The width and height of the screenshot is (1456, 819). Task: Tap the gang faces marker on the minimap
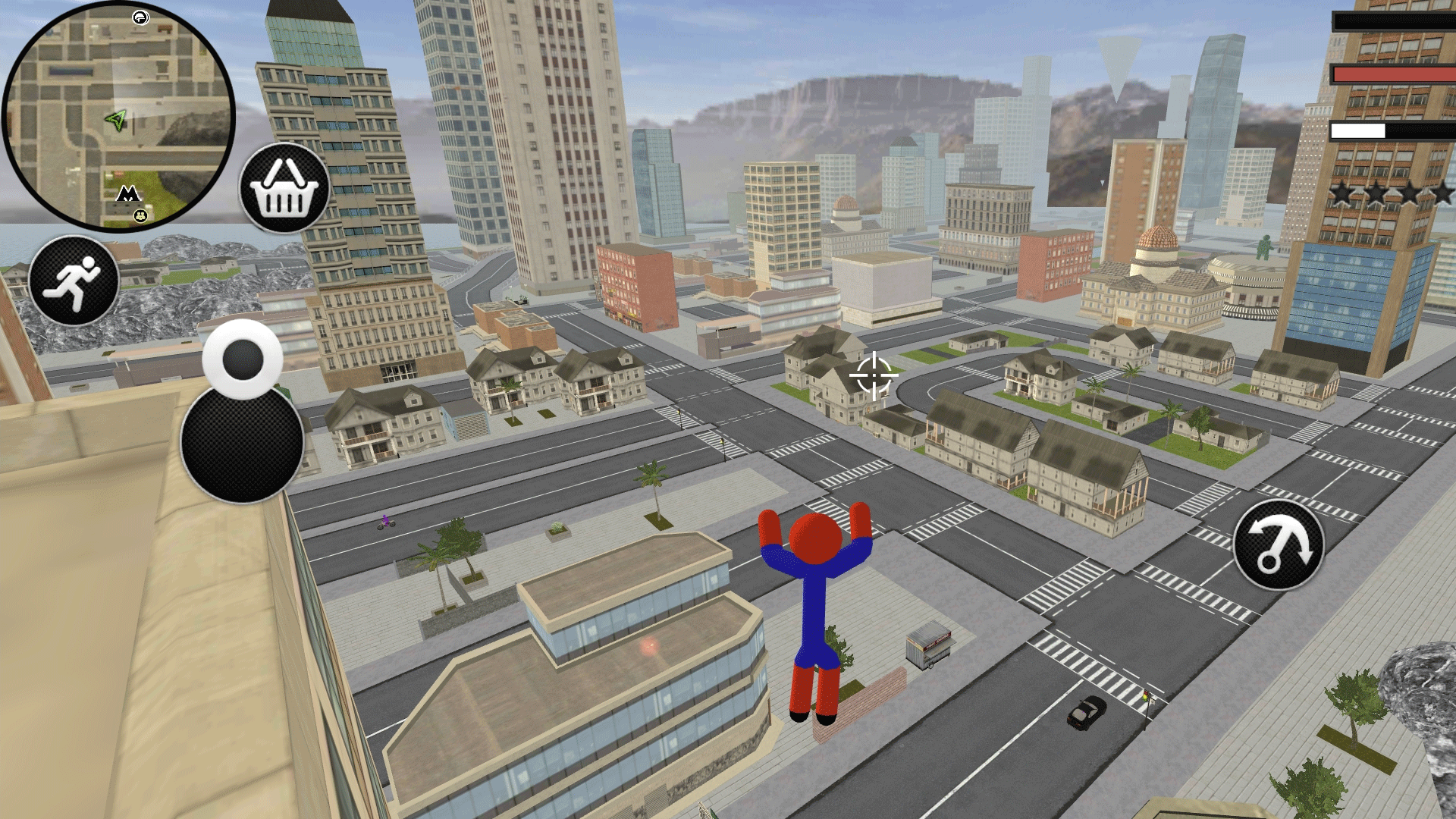click(140, 217)
